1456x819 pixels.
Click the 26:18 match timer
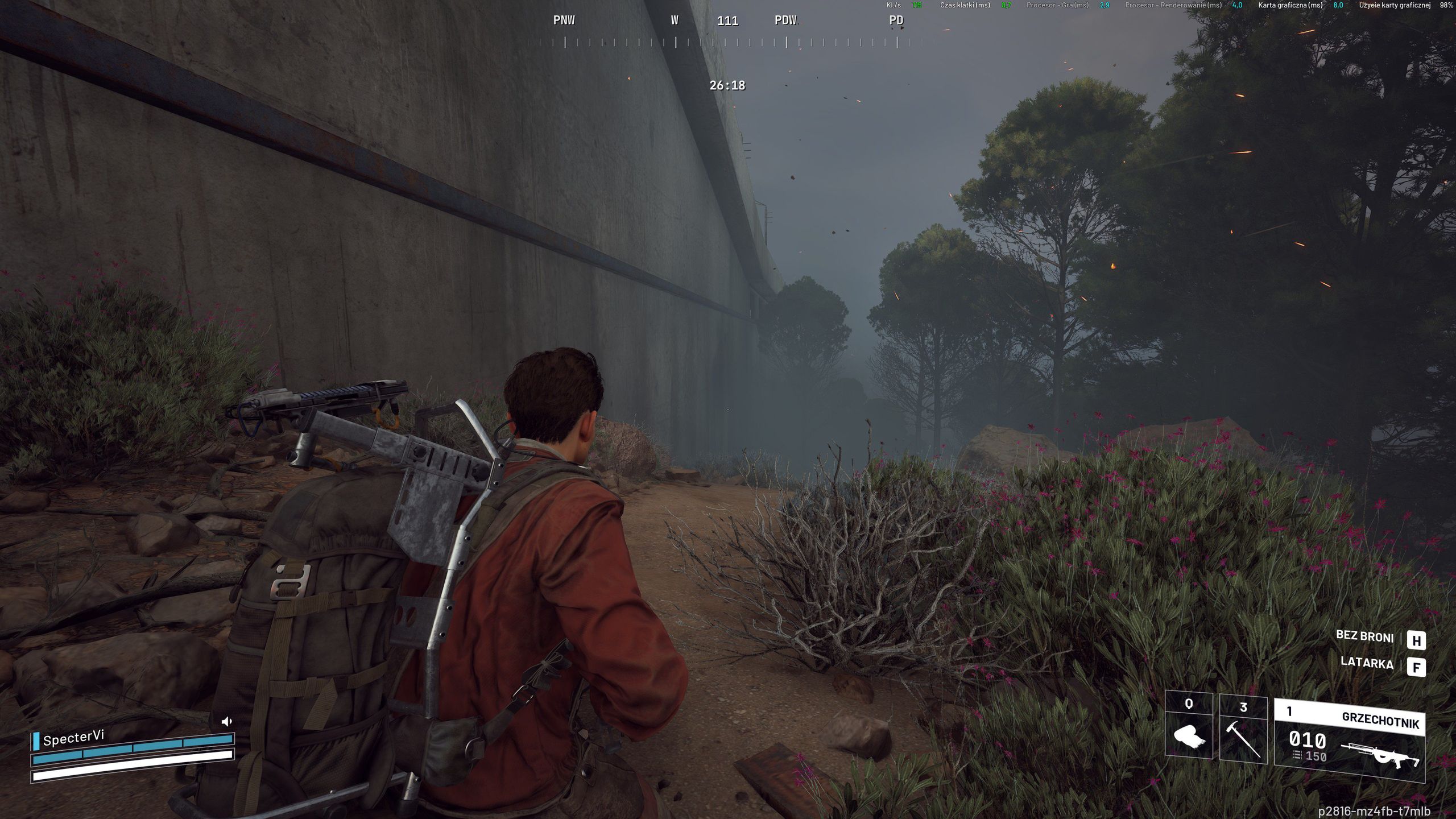[727, 85]
